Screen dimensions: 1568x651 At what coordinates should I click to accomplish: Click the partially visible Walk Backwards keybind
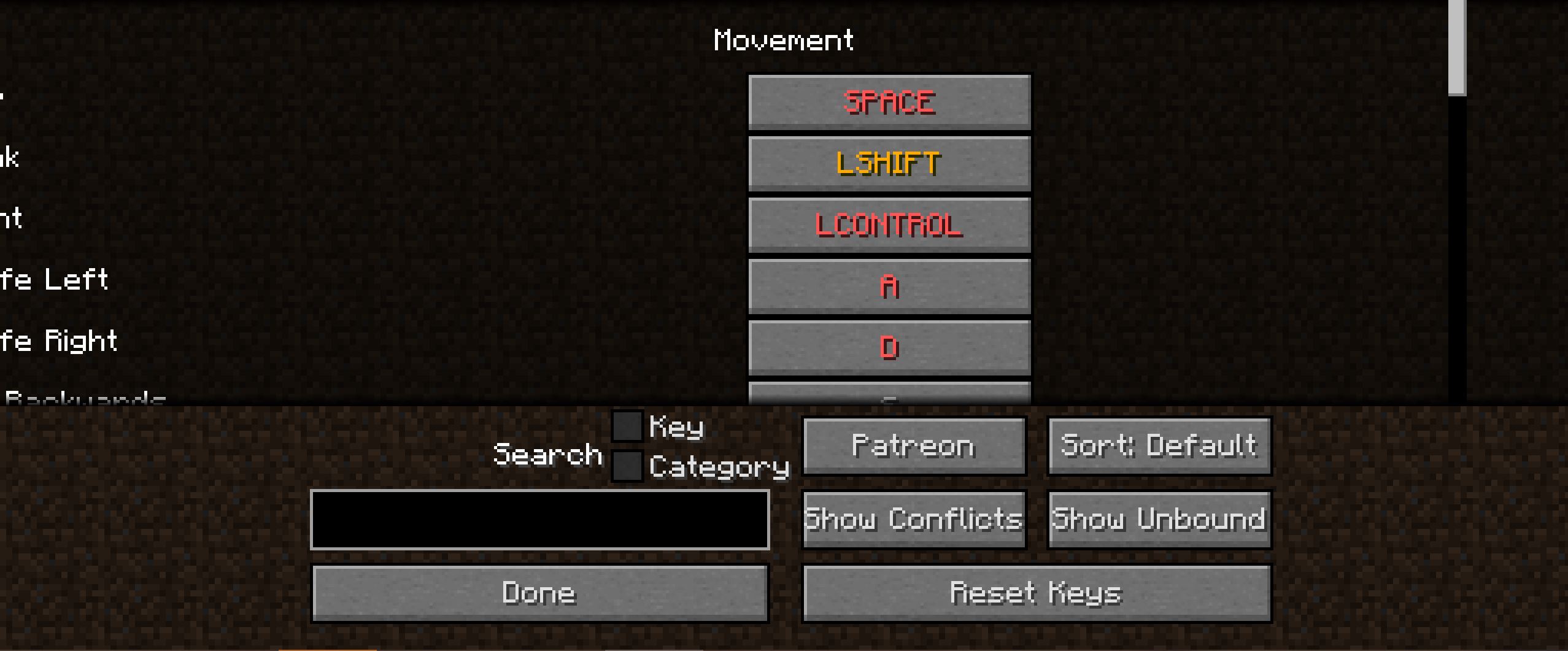tap(888, 399)
